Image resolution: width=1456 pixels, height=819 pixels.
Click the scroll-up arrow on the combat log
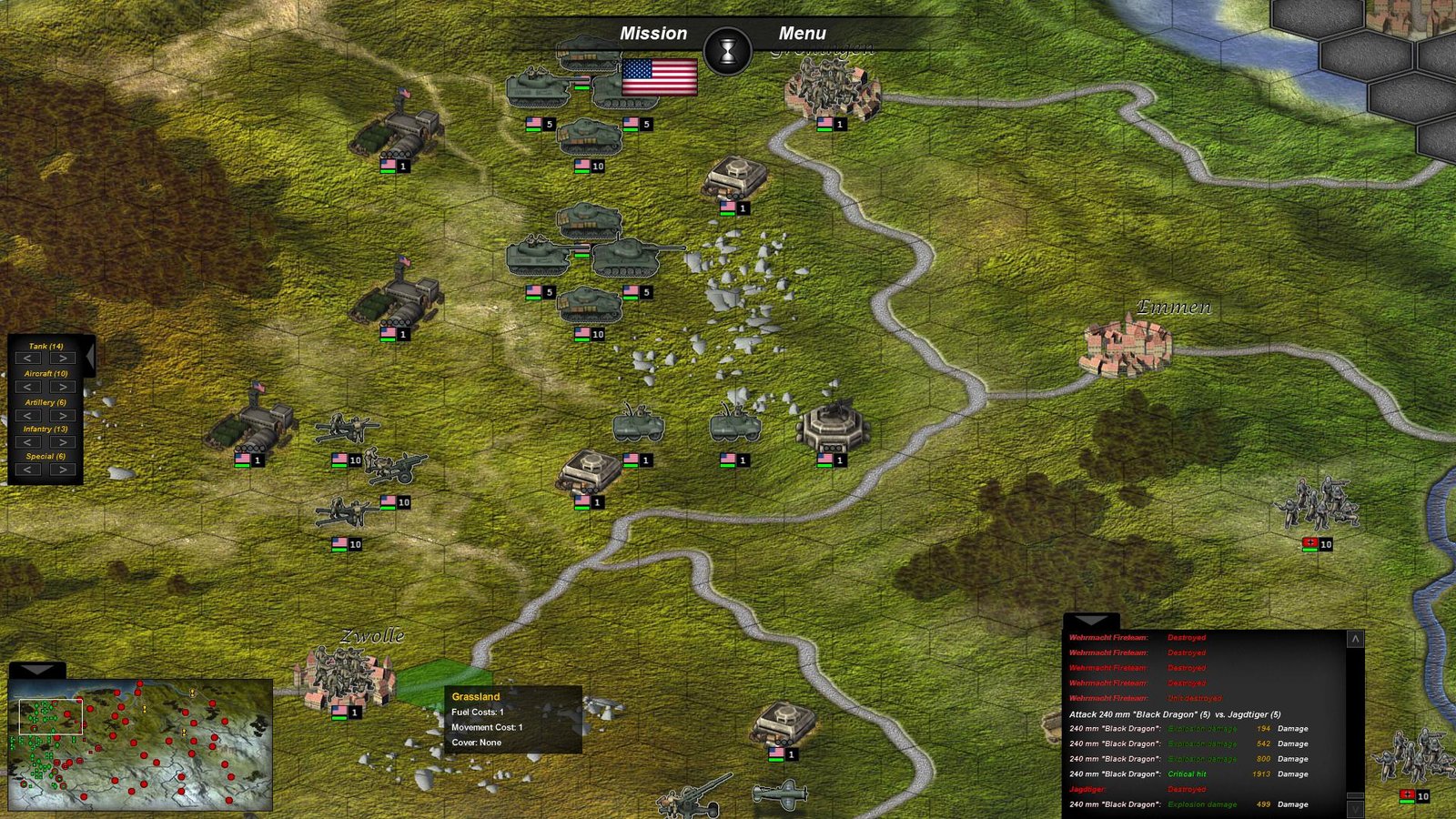[x=1355, y=637]
